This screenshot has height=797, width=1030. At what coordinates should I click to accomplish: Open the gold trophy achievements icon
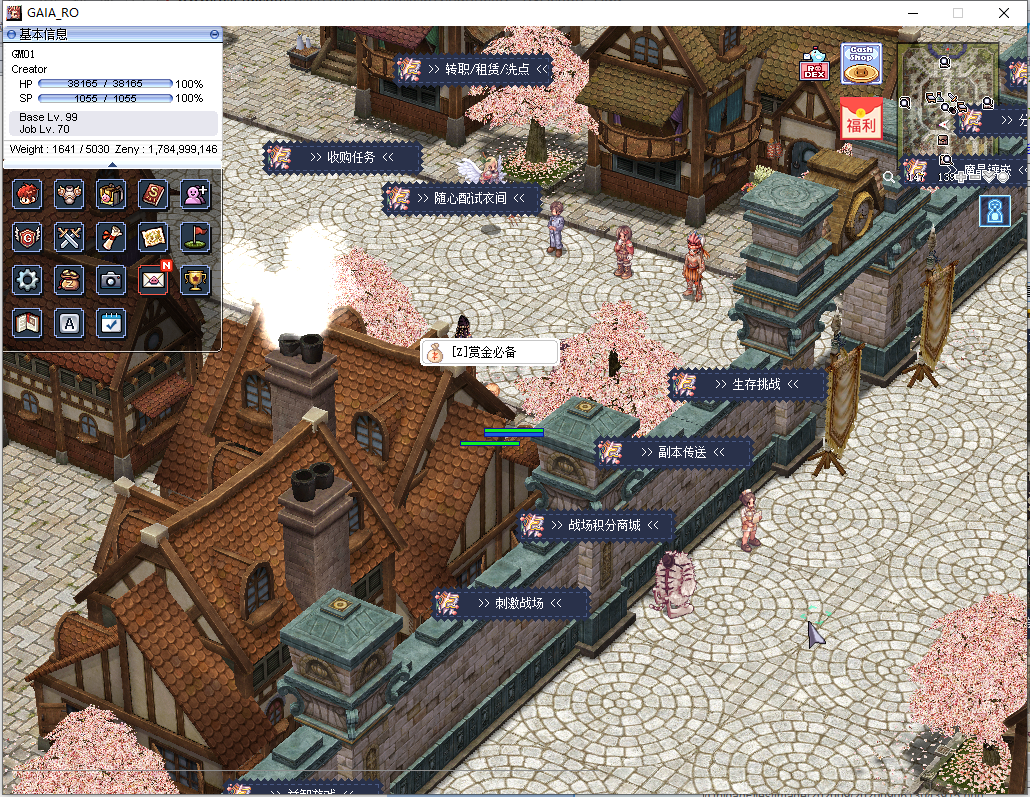coord(195,280)
